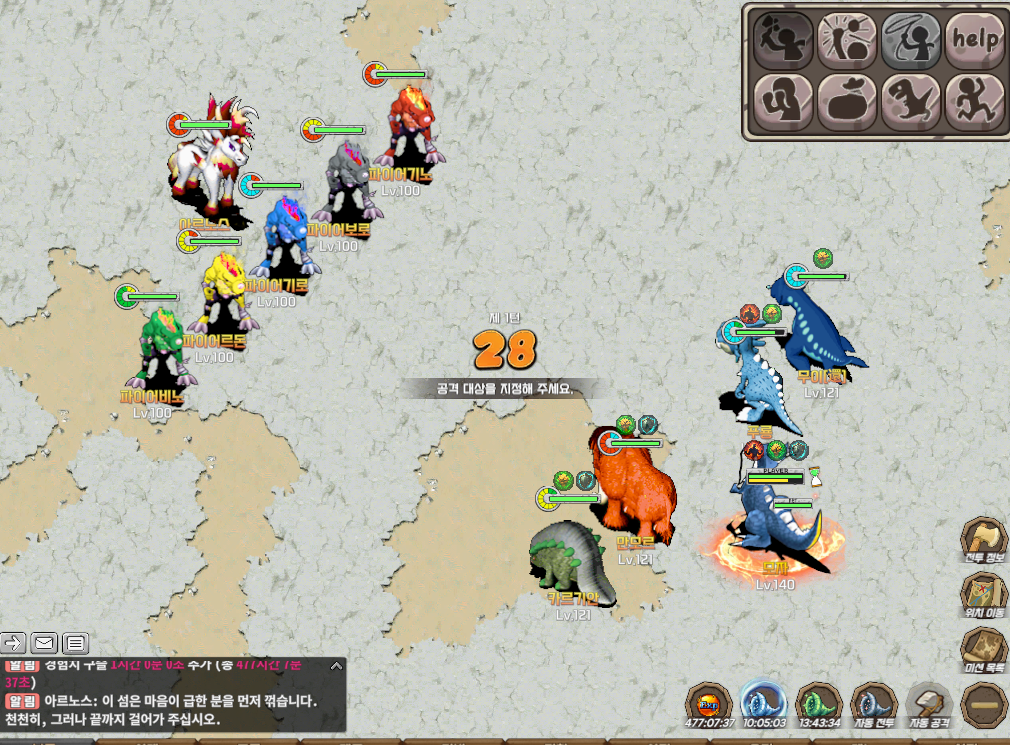1010x745 pixels.
Task: Select the dinosaur pet command
Action: (911, 102)
